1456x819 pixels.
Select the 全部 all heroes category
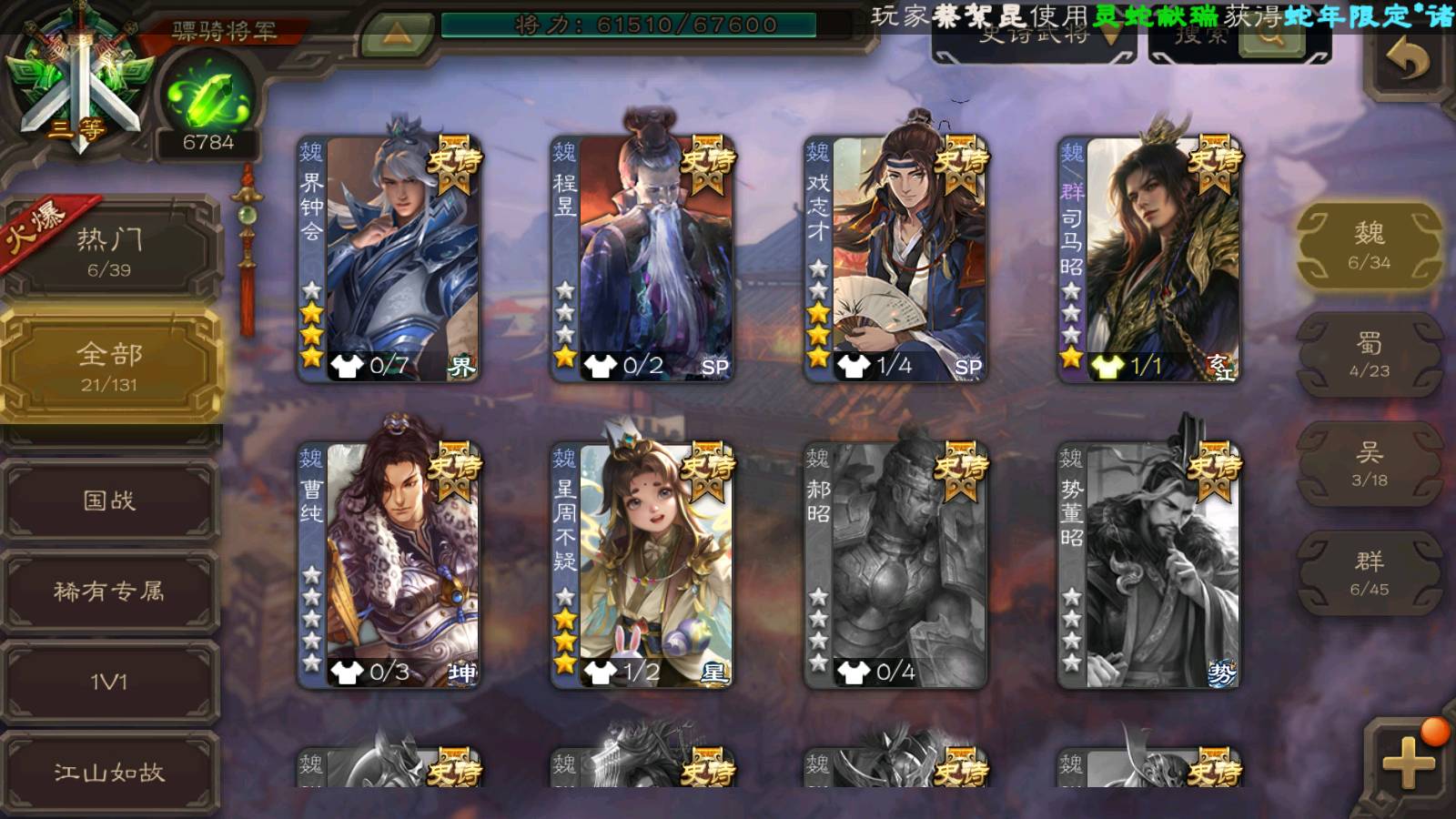coord(109,366)
